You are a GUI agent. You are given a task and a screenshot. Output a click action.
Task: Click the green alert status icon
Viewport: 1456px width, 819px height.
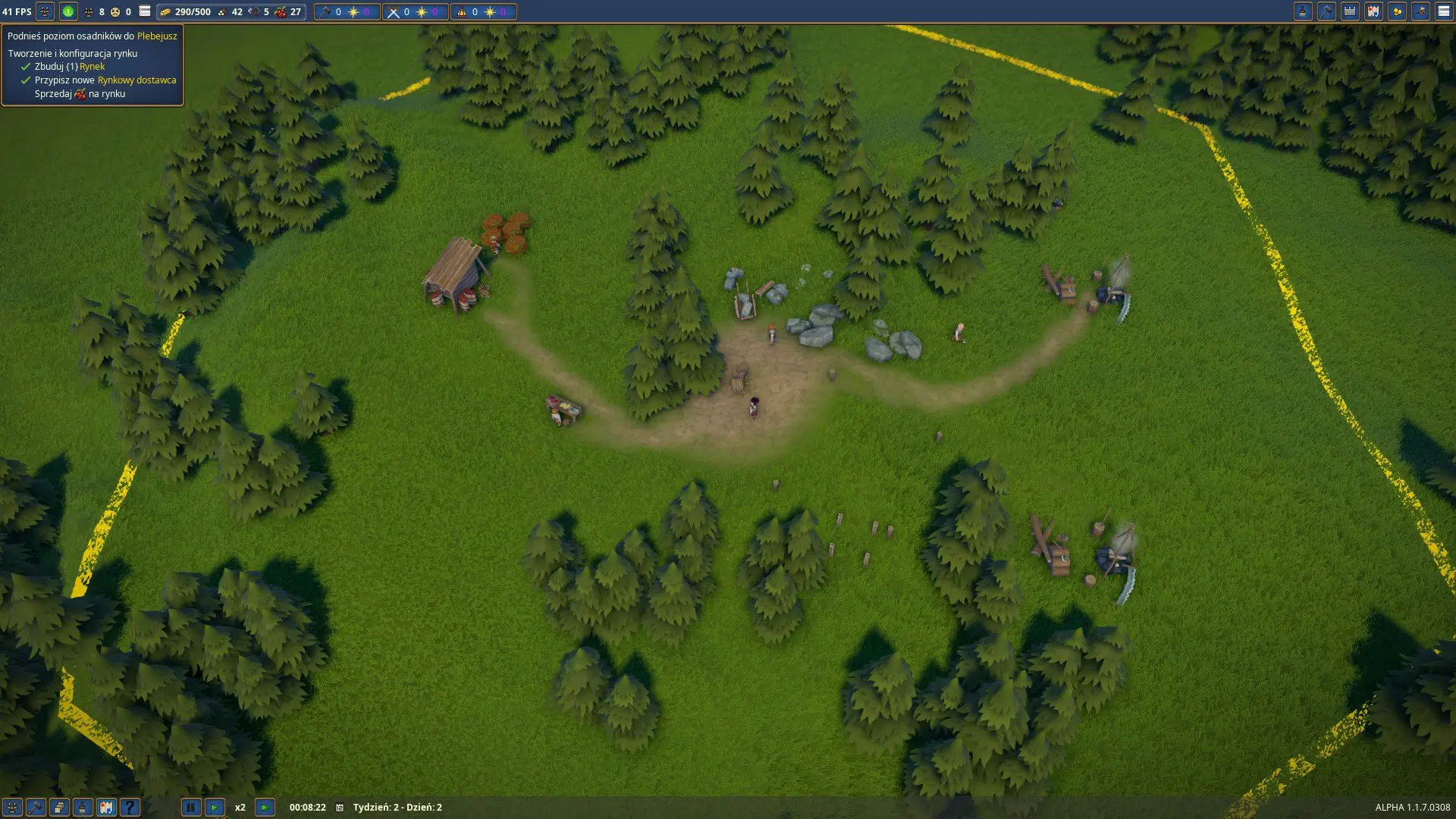(68, 11)
